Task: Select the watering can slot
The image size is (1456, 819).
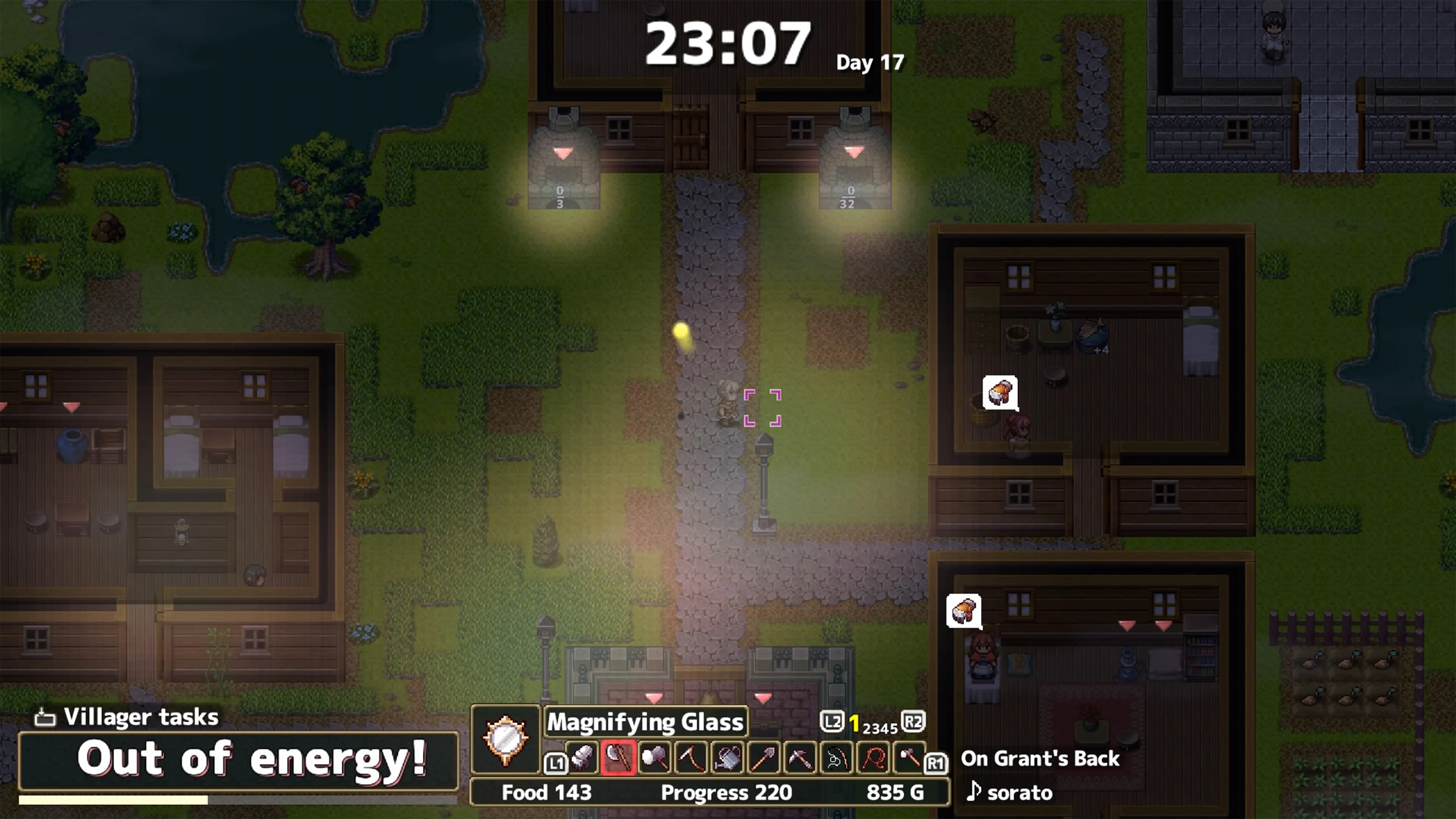Action: point(728,758)
